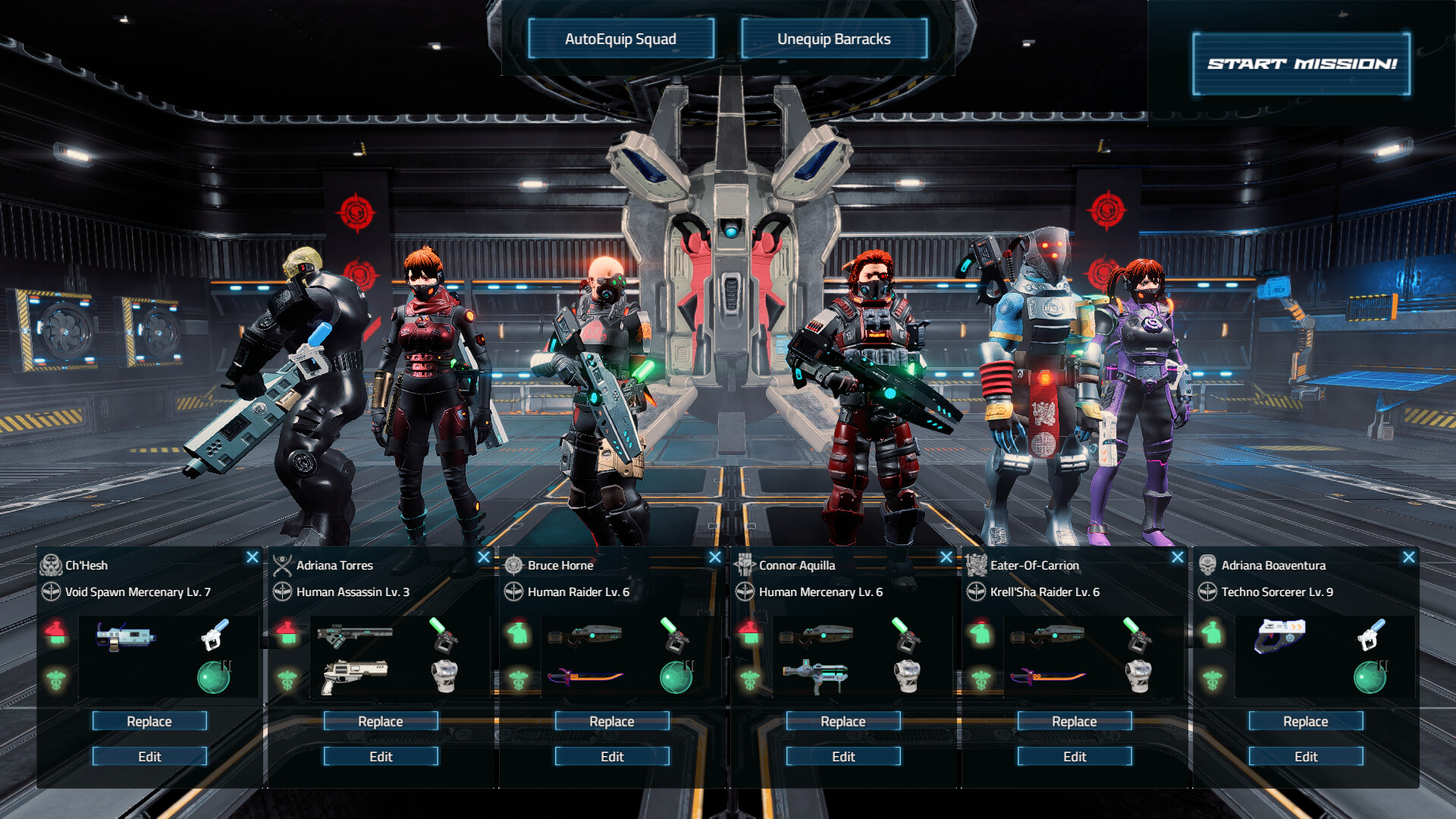The width and height of the screenshot is (1456, 819).
Task: Click Eater-Of-Carrion's faction emblem
Action: tap(977, 565)
